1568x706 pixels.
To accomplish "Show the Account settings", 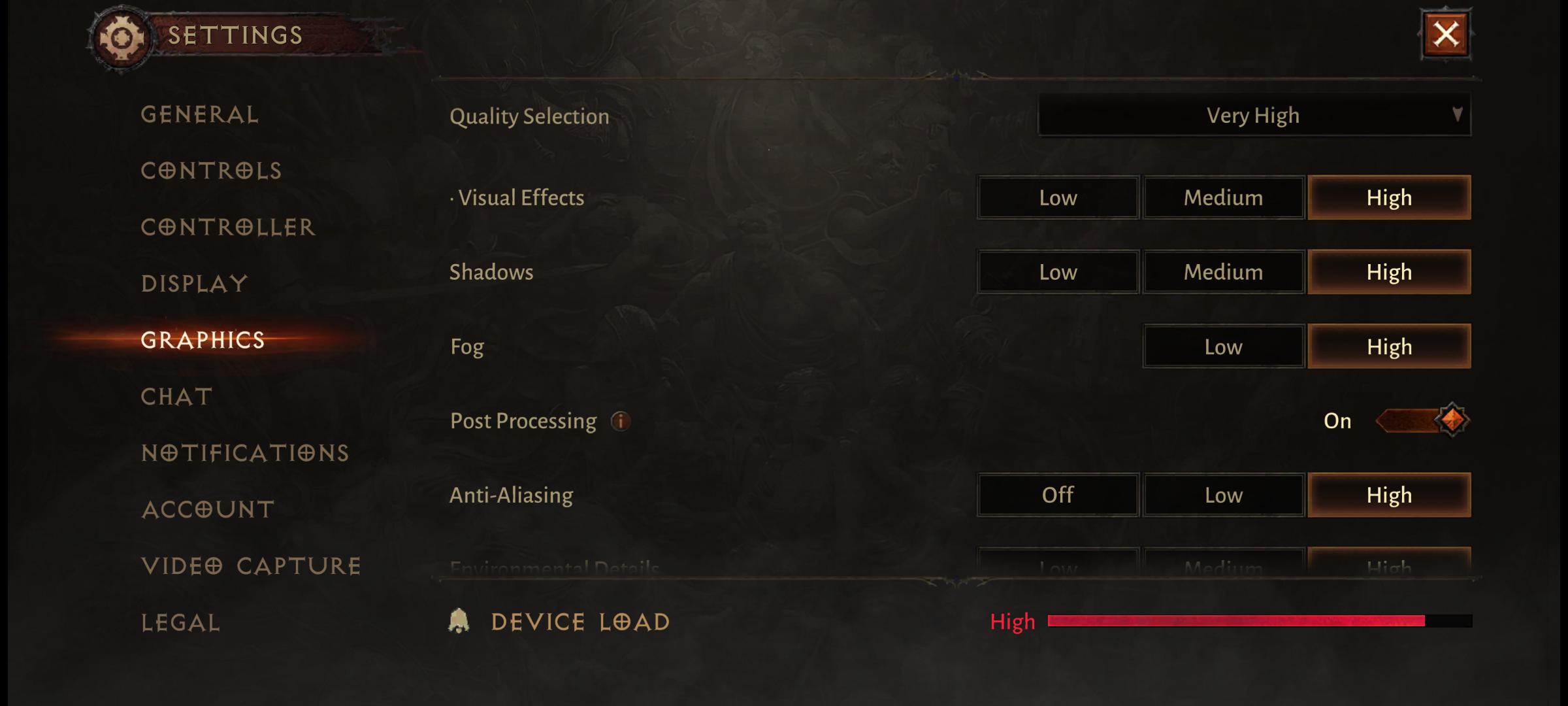I will pyautogui.click(x=208, y=510).
